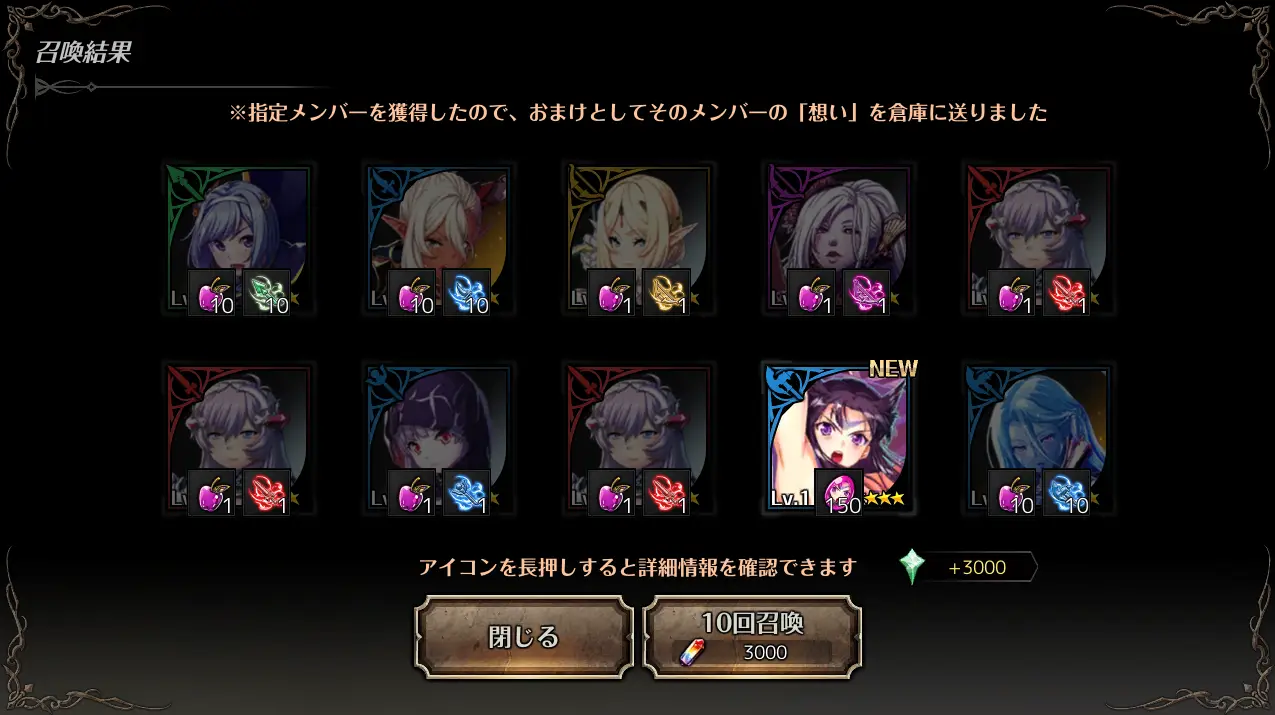This screenshot has width=1275, height=715.
Task: Select the purple-framed white-haired woman portrait
Action: [x=838, y=239]
